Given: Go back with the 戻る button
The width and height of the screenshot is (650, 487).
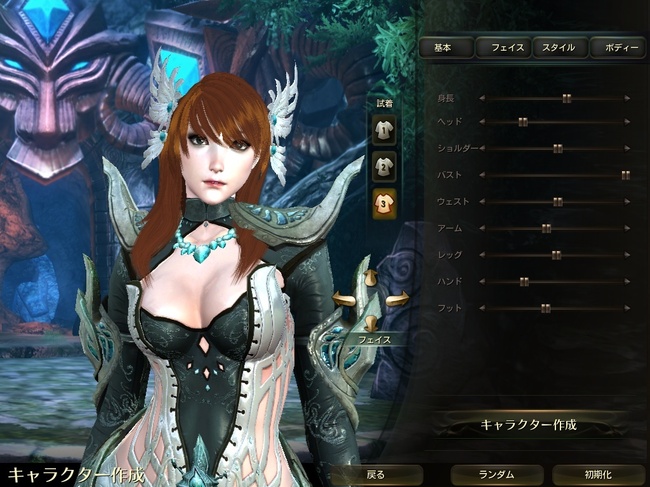Looking at the screenshot, I should [374, 474].
